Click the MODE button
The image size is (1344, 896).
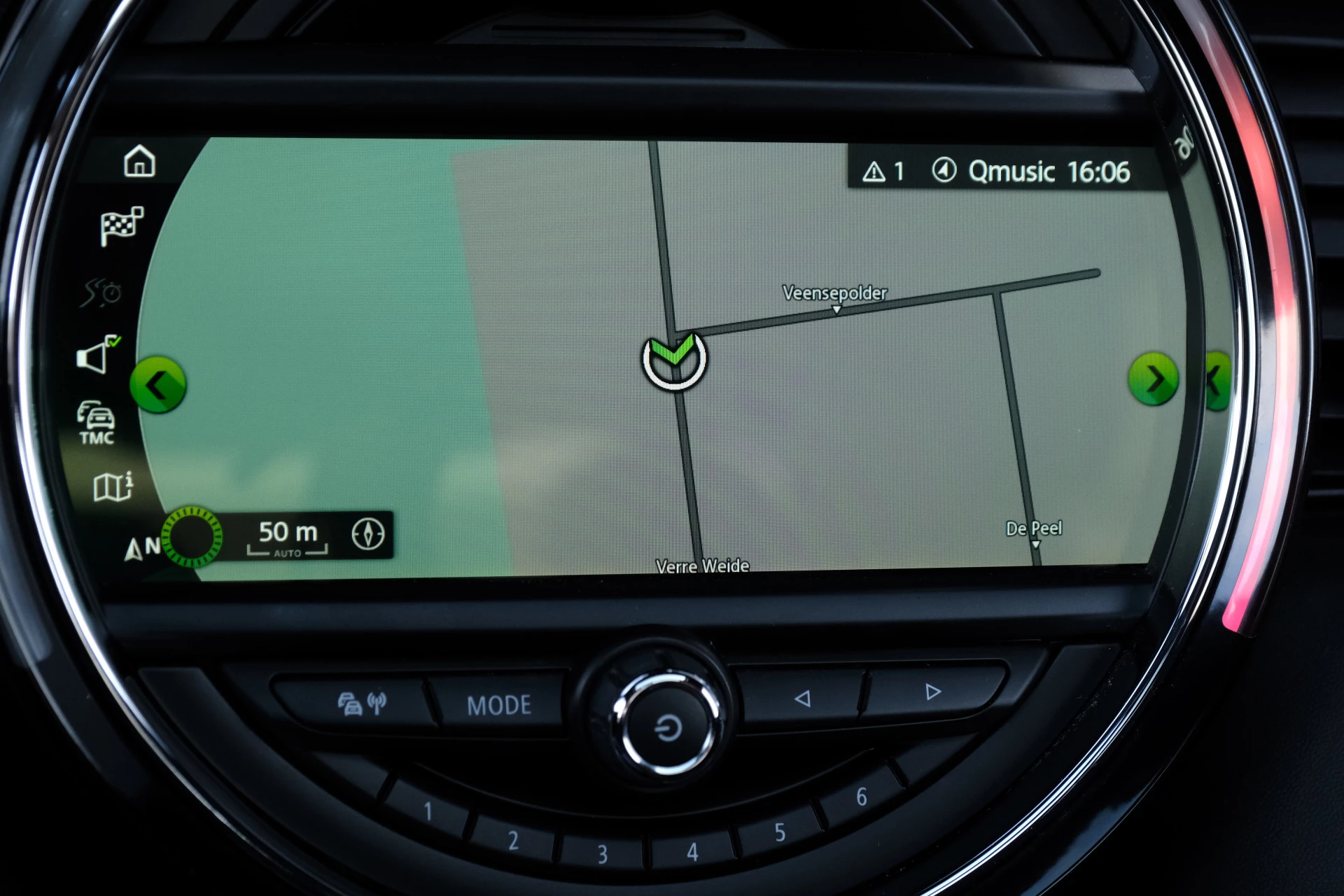(x=499, y=705)
